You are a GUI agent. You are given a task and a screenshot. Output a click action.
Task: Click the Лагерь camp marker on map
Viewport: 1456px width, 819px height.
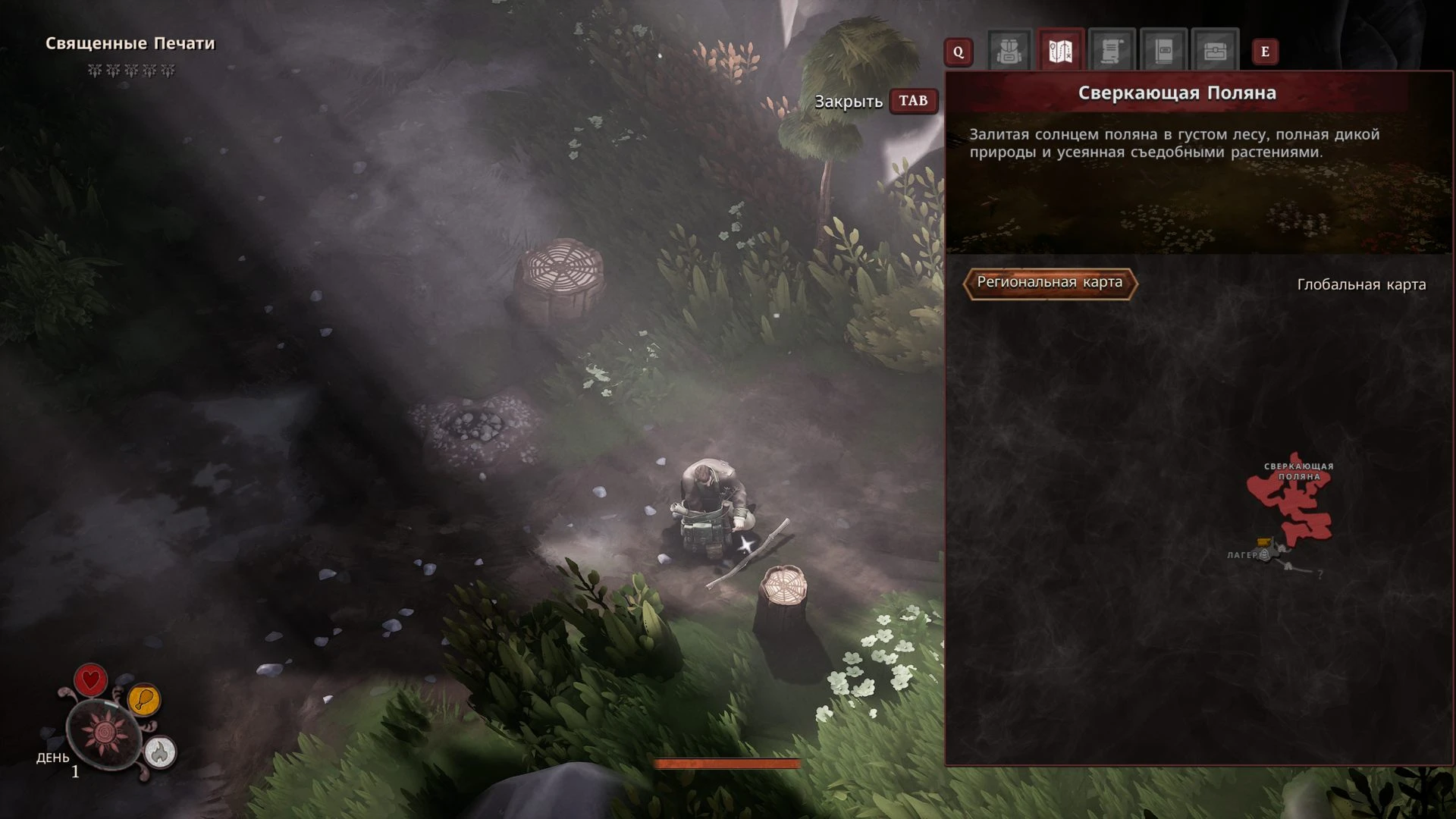click(1264, 554)
